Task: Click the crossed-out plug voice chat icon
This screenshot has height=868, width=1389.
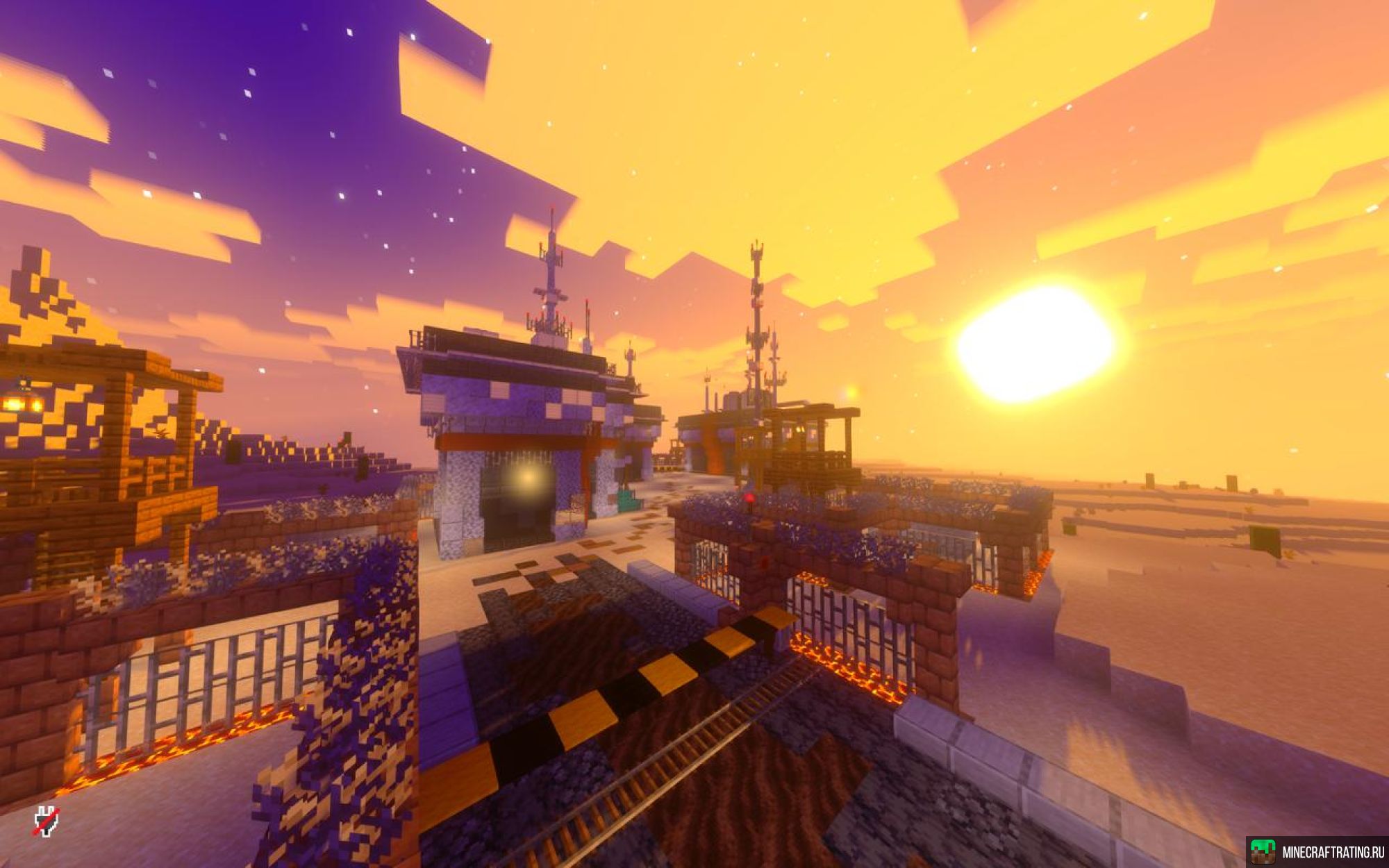Action: pos(47,821)
